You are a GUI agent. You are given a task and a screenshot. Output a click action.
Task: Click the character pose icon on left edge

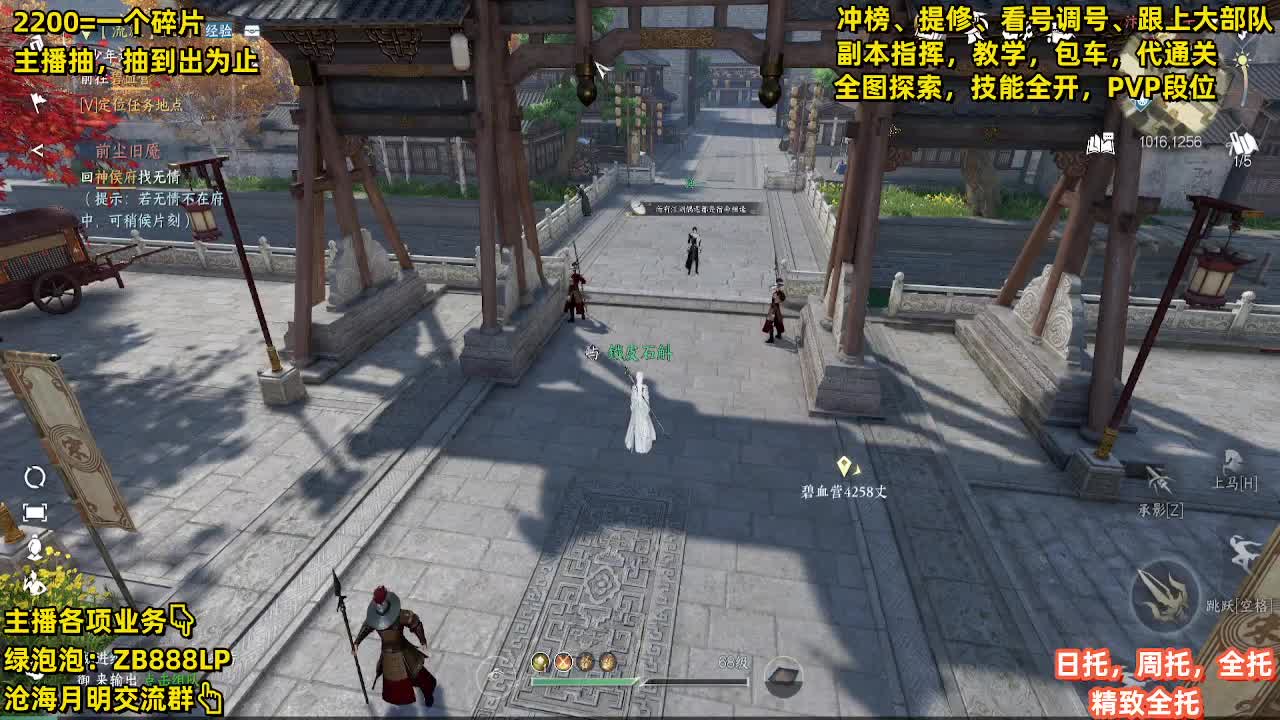[35, 547]
